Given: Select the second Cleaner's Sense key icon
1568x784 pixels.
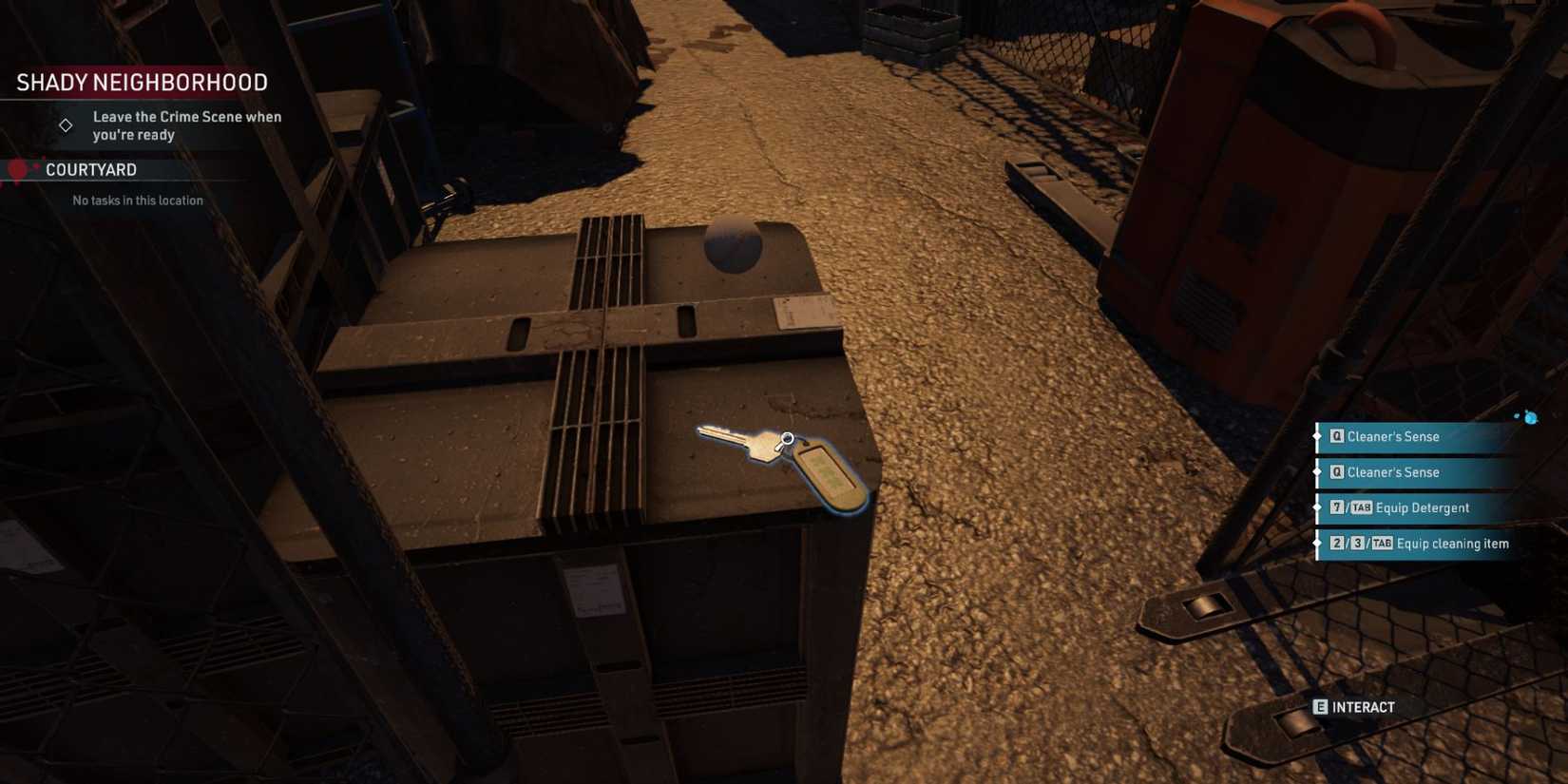Looking at the screenshot, I should (x=1336, y=472).
